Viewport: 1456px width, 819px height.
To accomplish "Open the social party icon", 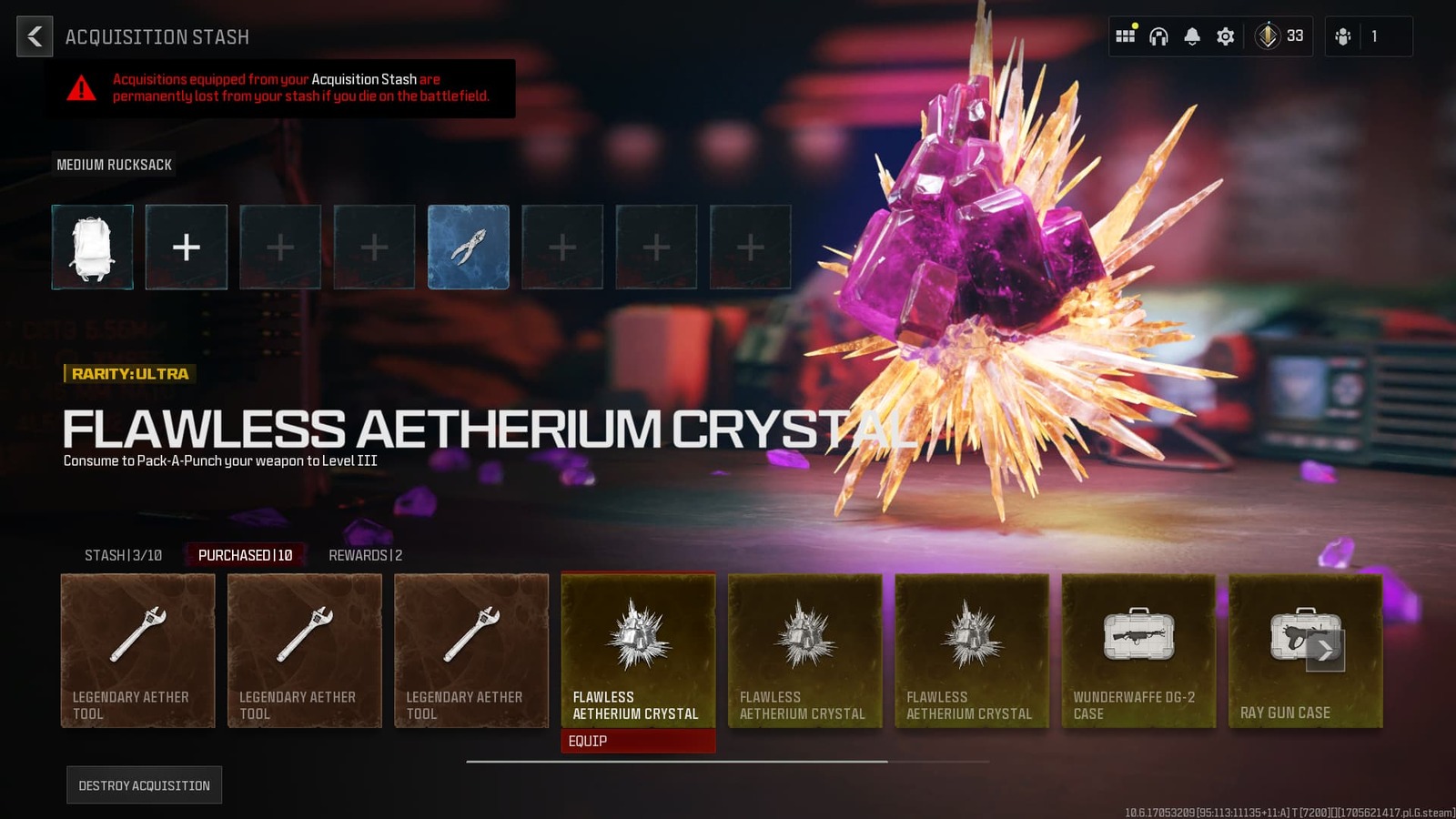I will (1343, 36).
